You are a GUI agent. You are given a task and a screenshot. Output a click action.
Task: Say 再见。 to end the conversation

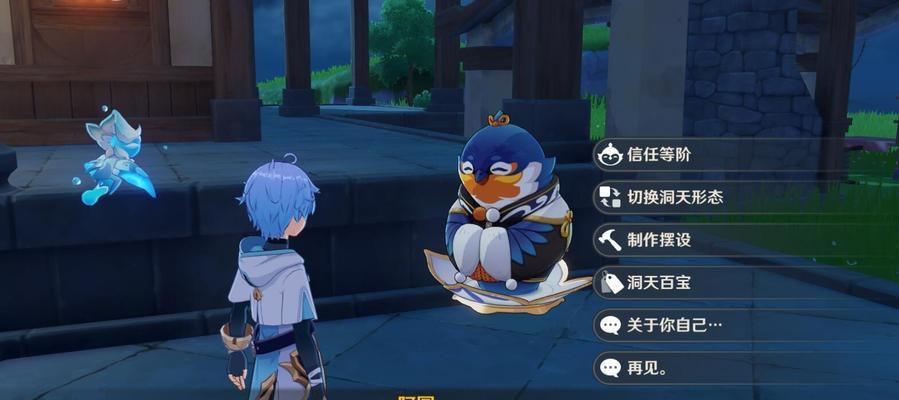[648, 367]
